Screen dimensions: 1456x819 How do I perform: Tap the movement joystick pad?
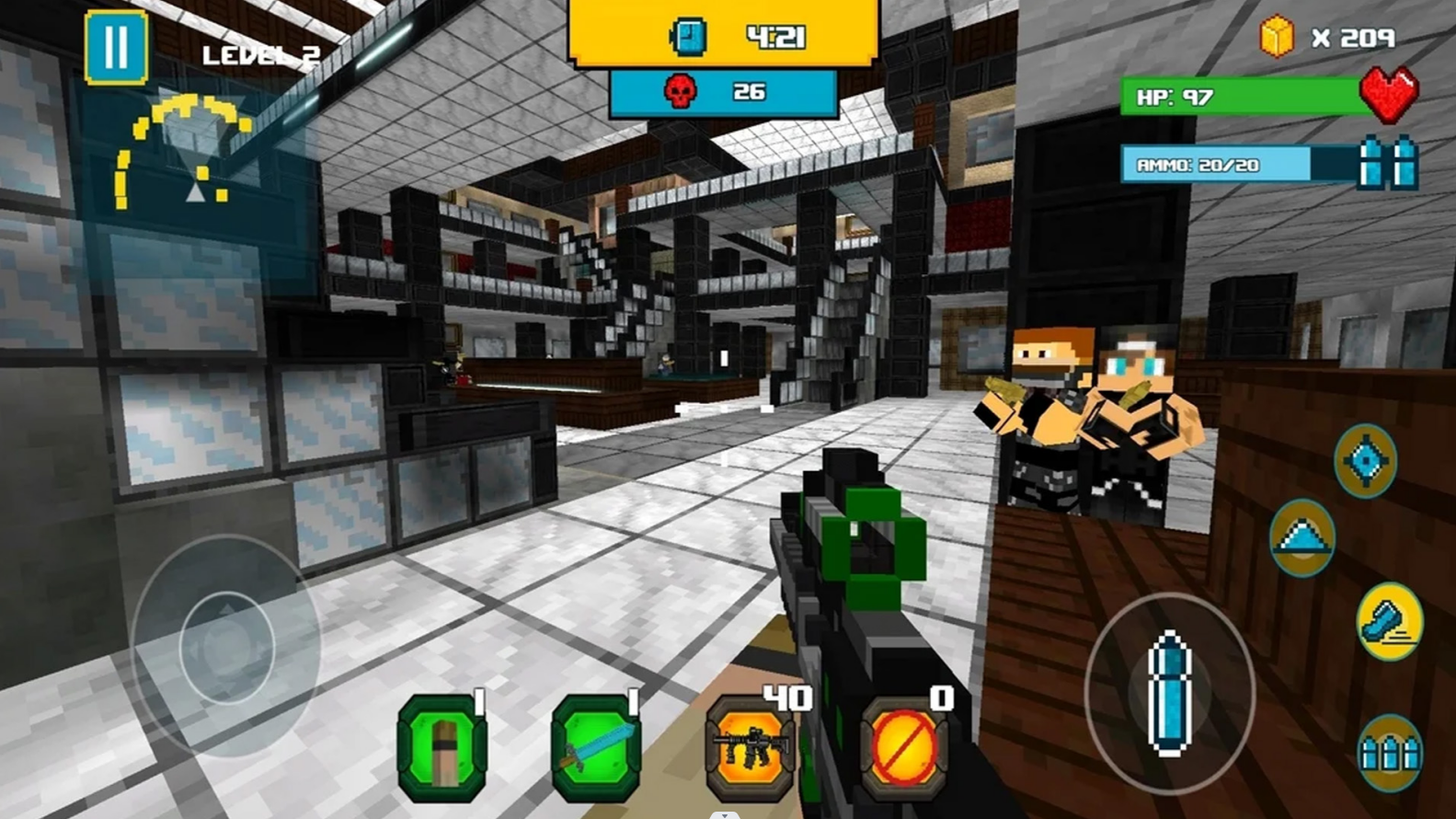pos(226,647)
